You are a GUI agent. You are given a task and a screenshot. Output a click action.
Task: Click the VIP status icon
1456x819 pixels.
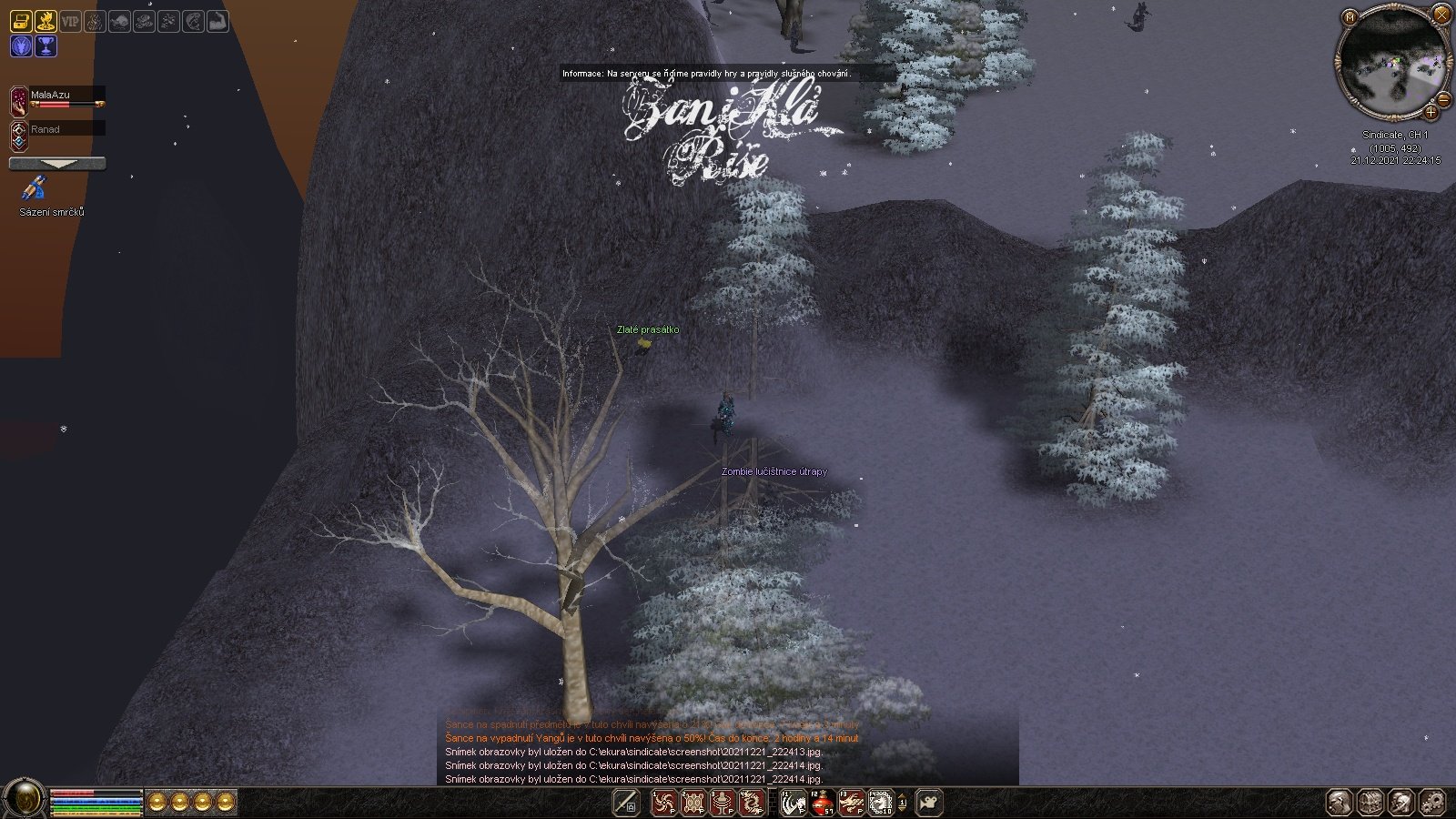pos(70,20)
